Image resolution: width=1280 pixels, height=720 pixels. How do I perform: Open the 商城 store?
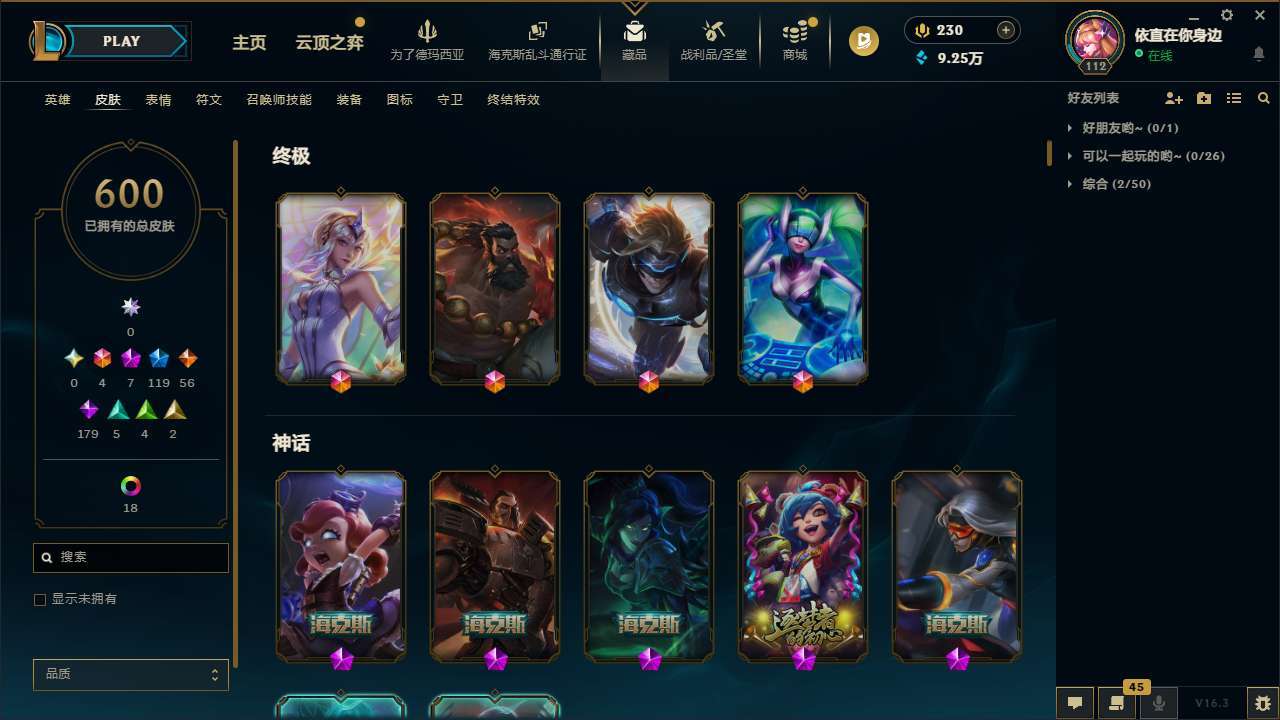(794, 41)
